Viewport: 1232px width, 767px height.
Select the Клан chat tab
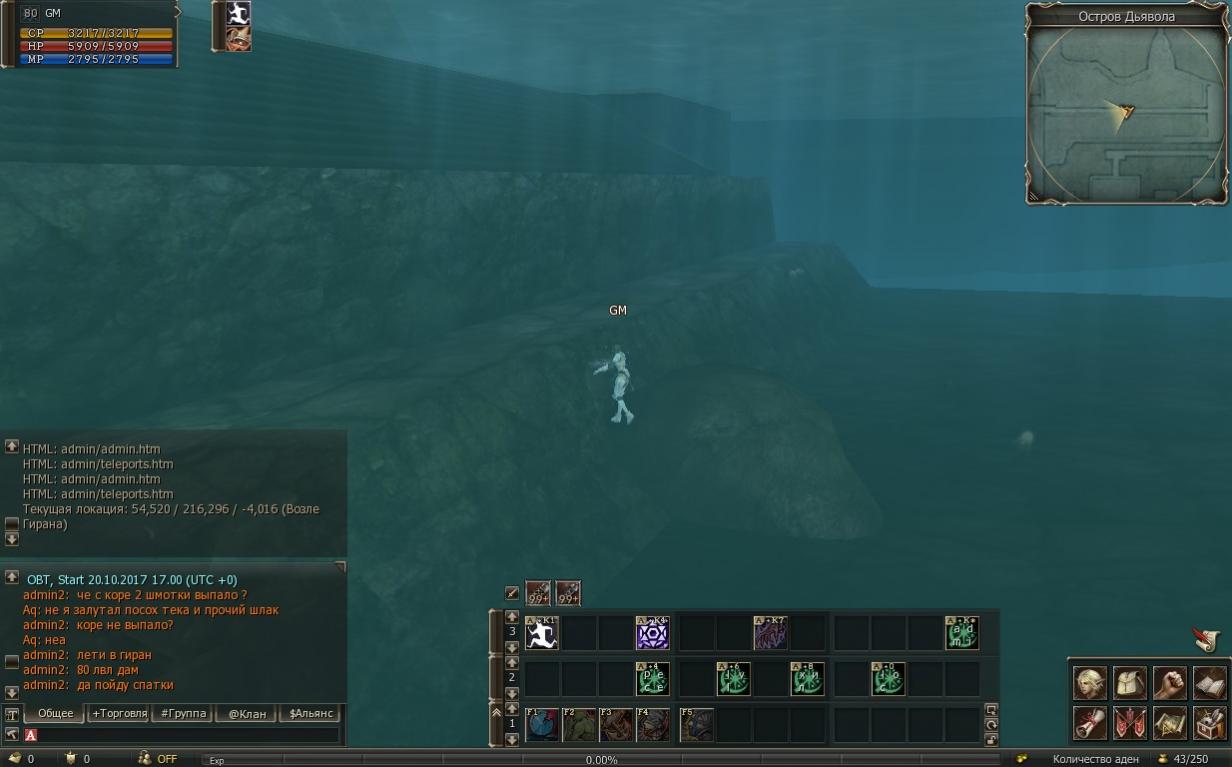(x=247, y=713)
